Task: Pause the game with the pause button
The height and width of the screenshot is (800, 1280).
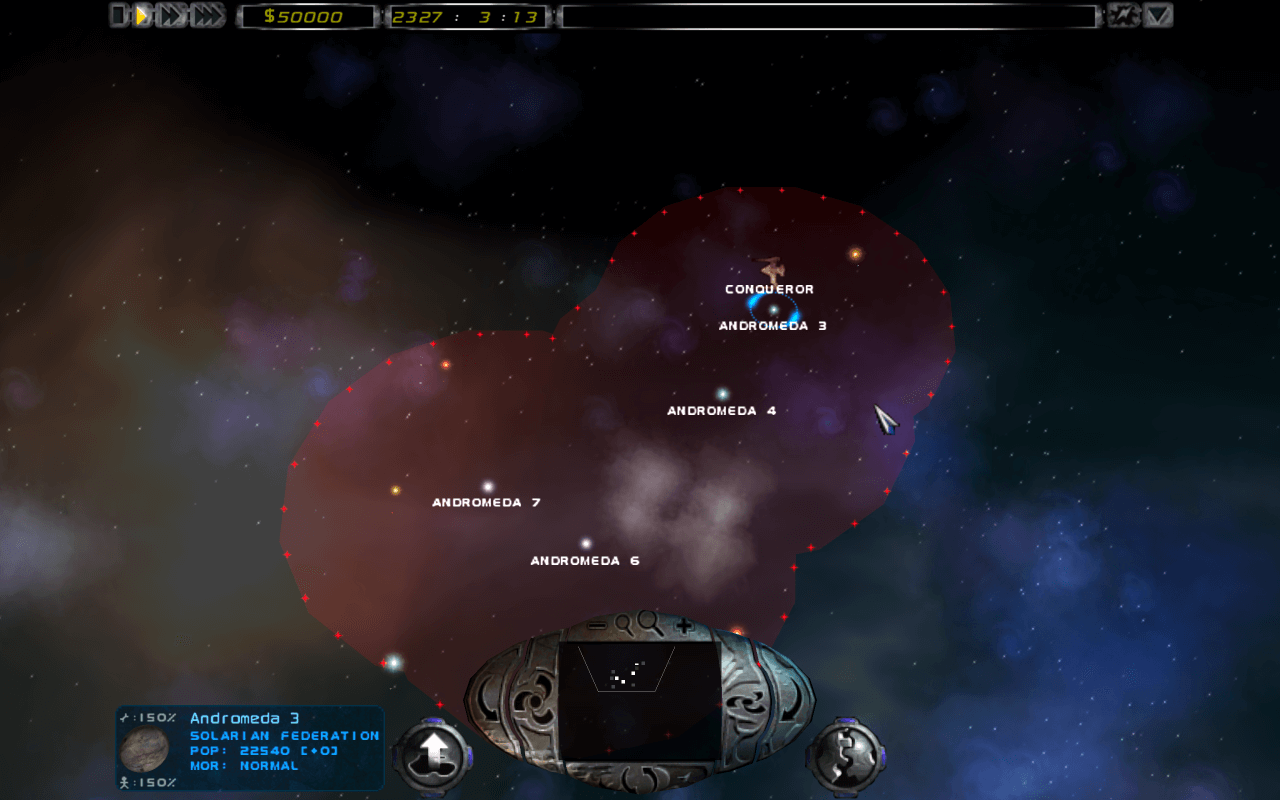Action: click(119, 15)
